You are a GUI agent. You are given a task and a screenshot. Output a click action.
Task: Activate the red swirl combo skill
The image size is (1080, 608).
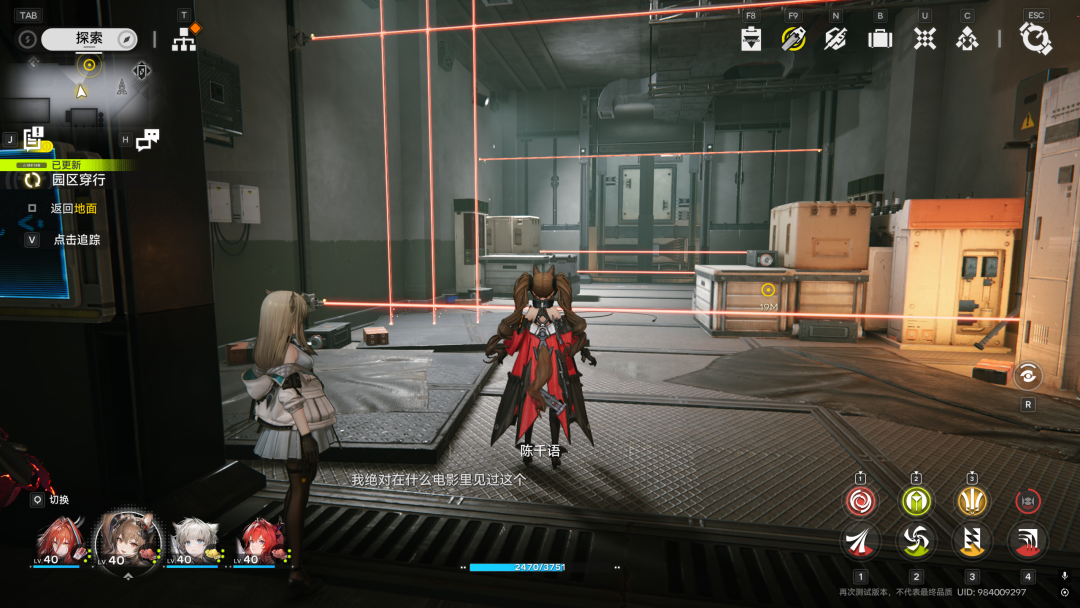861,501
